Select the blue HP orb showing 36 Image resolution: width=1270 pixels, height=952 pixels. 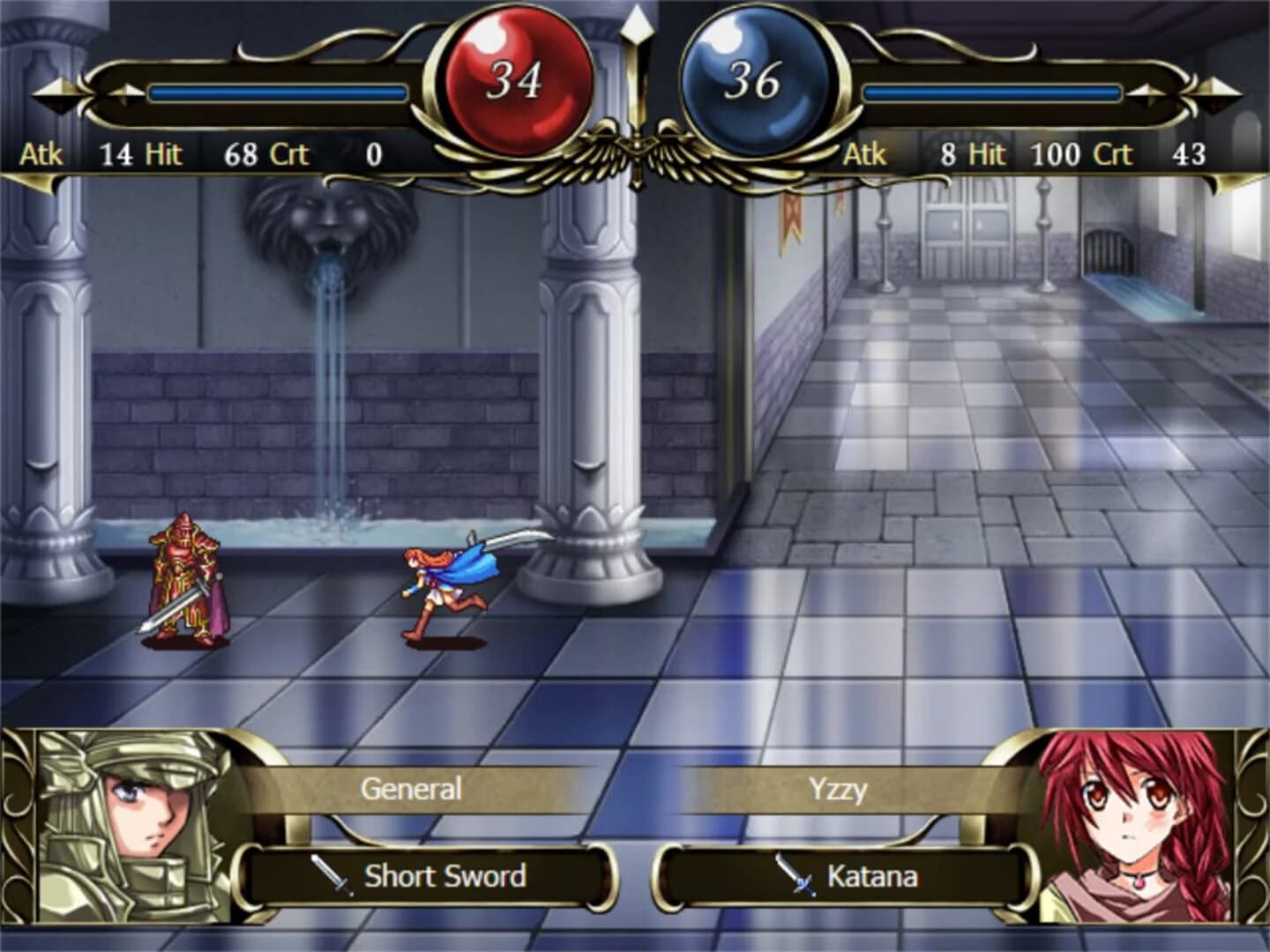[758, 79]
